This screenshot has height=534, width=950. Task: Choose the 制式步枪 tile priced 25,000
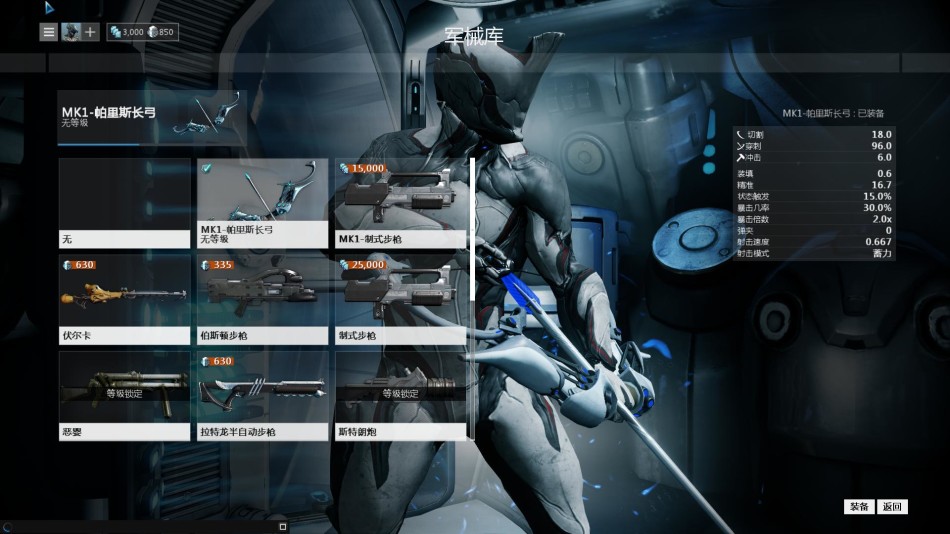pos(402,300)
